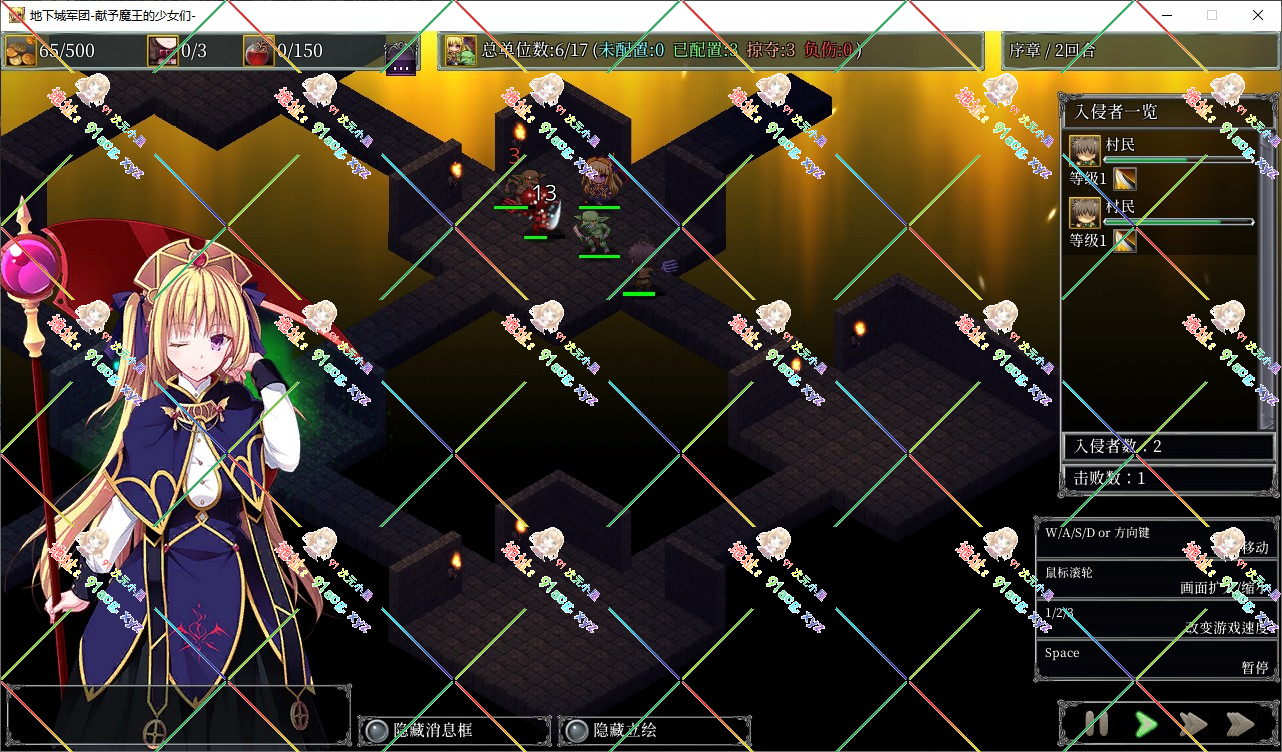Screen dimensions: 1282x752
Task: Toggle the 隐藏消息框 hide message box button
Action: tap(454, 731)
